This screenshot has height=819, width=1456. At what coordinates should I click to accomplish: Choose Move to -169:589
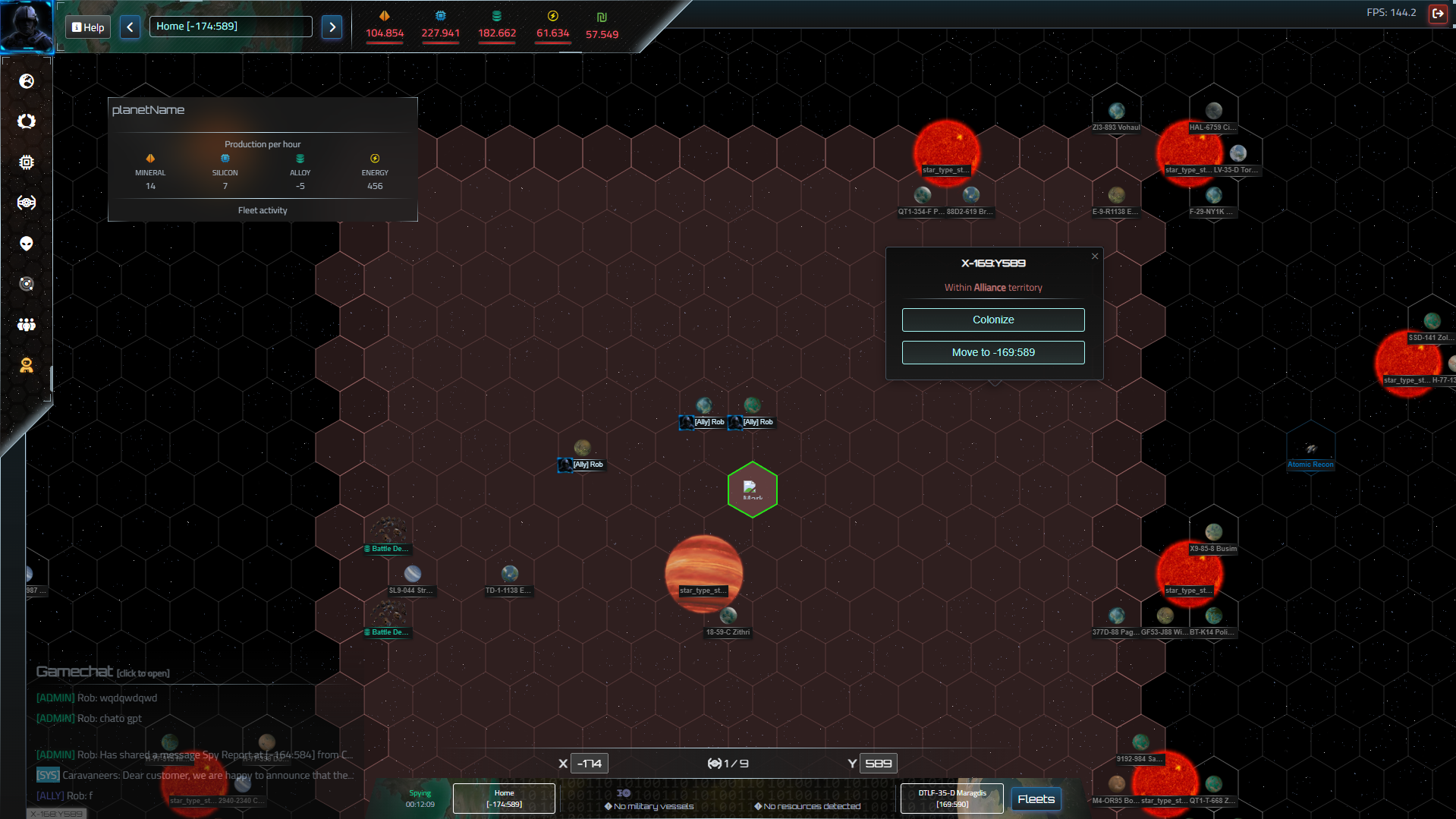(992, 352)
